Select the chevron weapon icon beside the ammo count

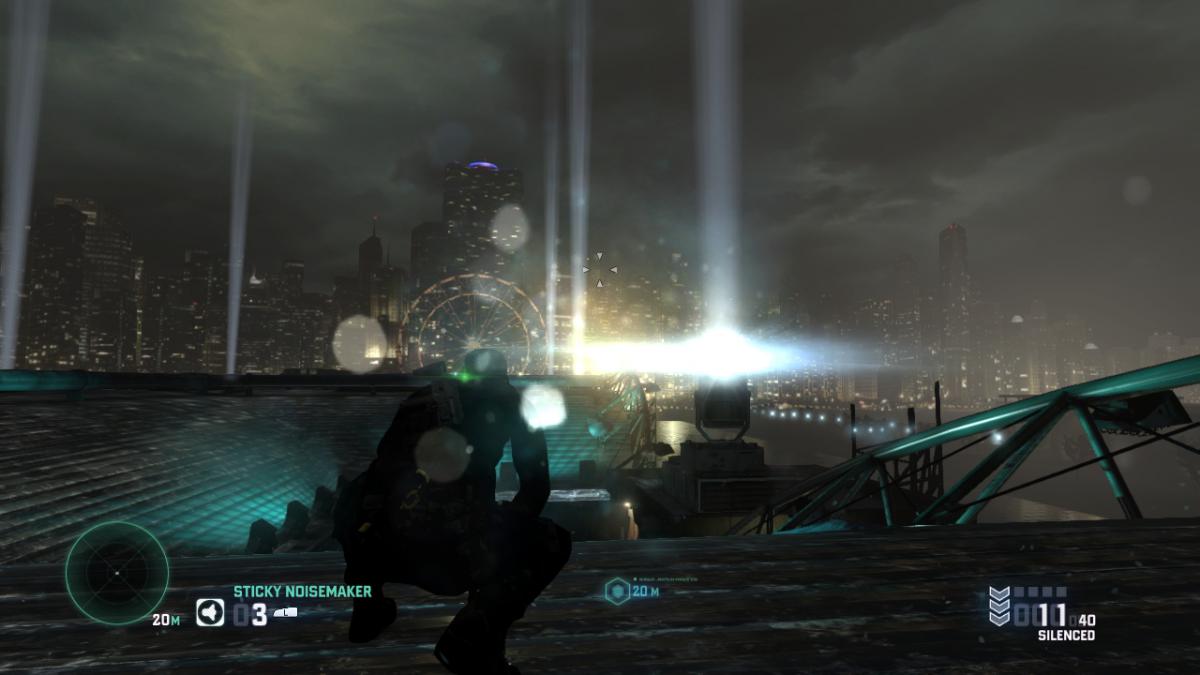pos(999,607)
